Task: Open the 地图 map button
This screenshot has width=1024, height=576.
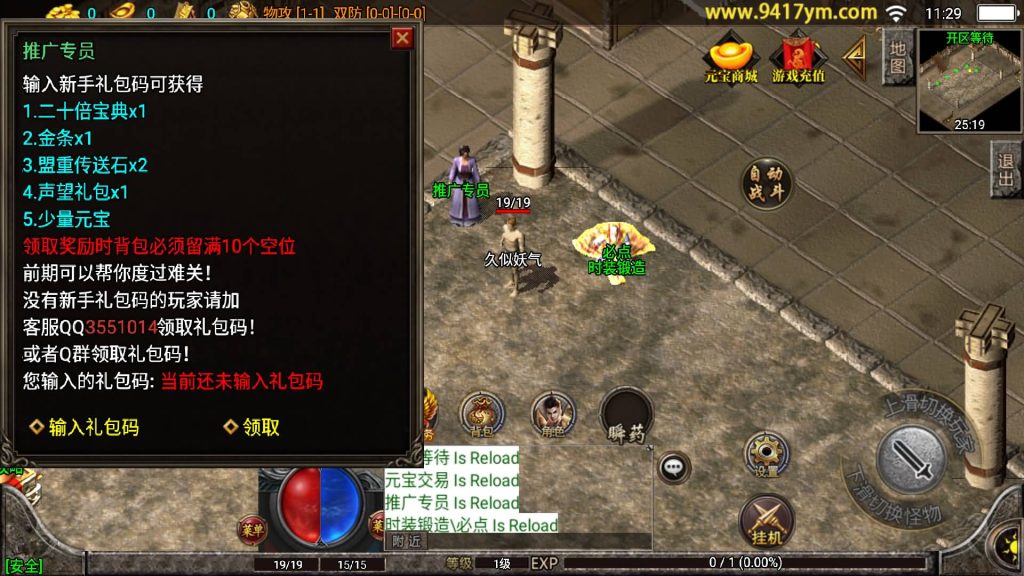Action: (x=898, y=57)
